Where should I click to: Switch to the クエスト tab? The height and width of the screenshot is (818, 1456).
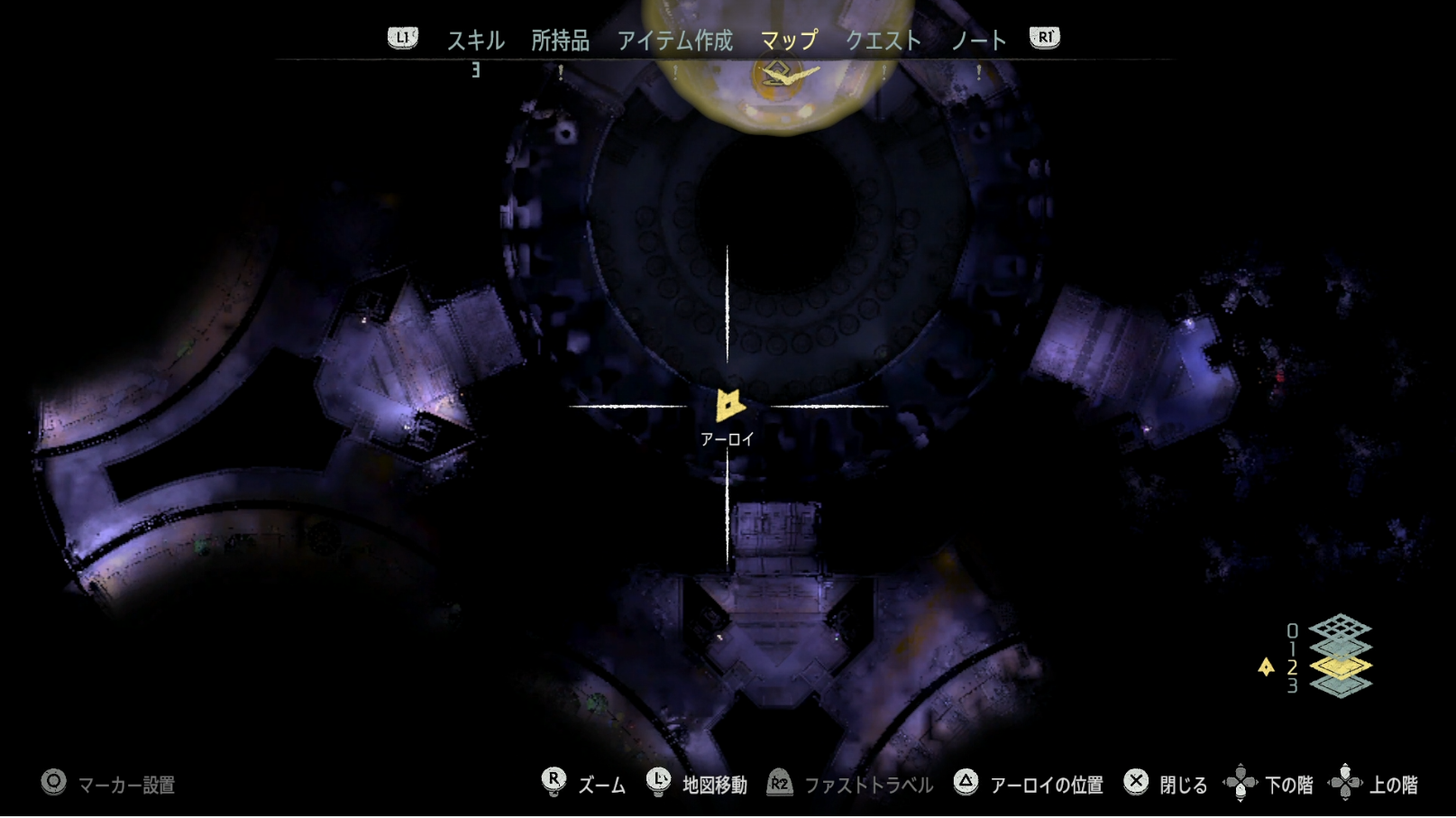pyautogui.click(x=884, y=40)
